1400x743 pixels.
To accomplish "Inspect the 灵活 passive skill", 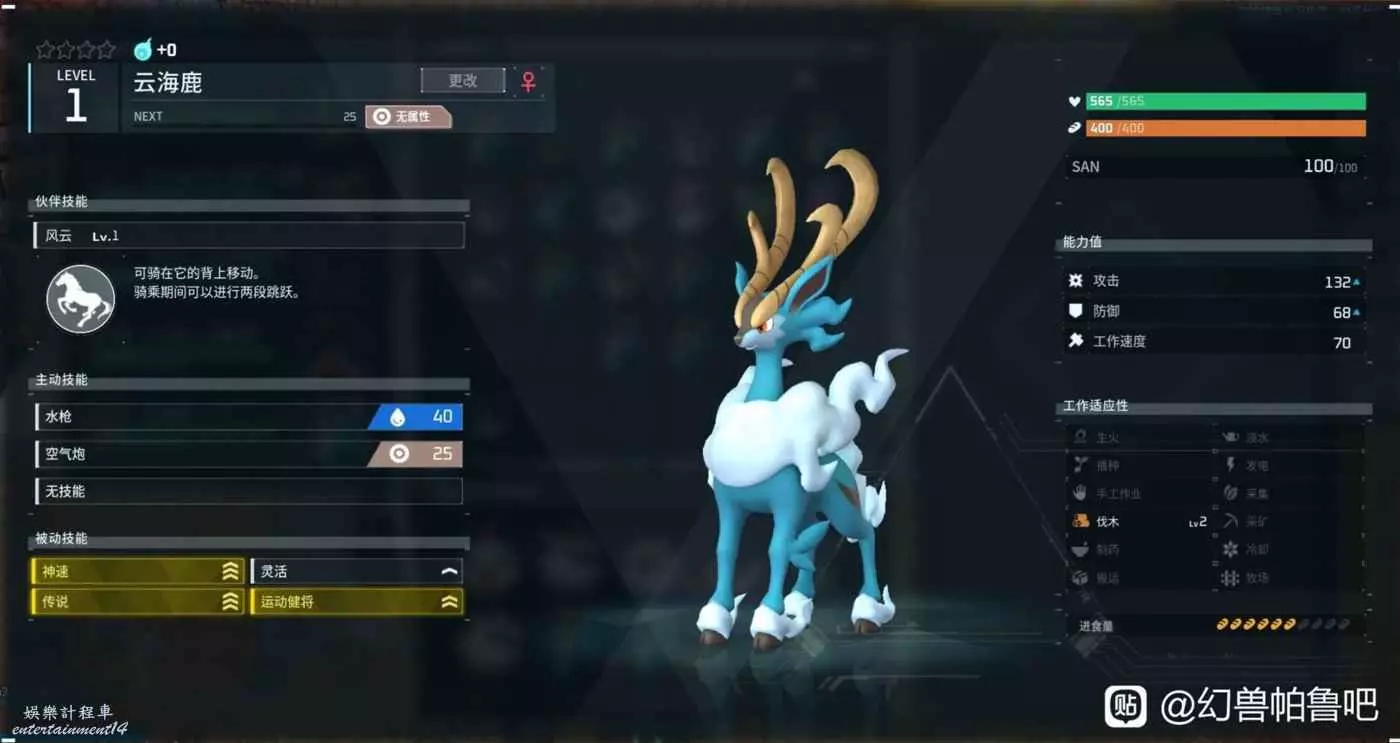I will pyautogui.click(x=356, y=572).
